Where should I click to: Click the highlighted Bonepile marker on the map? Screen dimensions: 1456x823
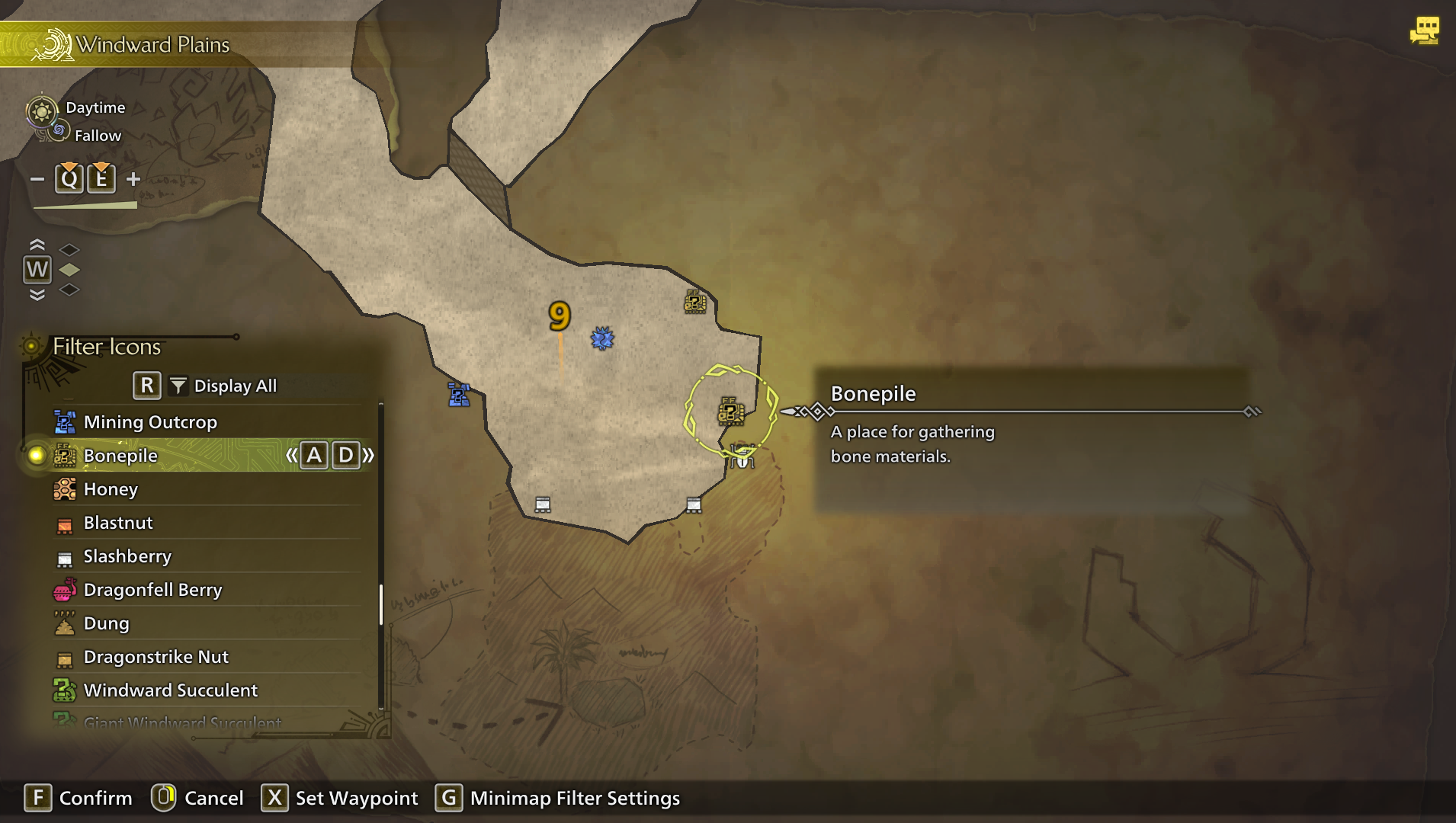coord(730,411)
